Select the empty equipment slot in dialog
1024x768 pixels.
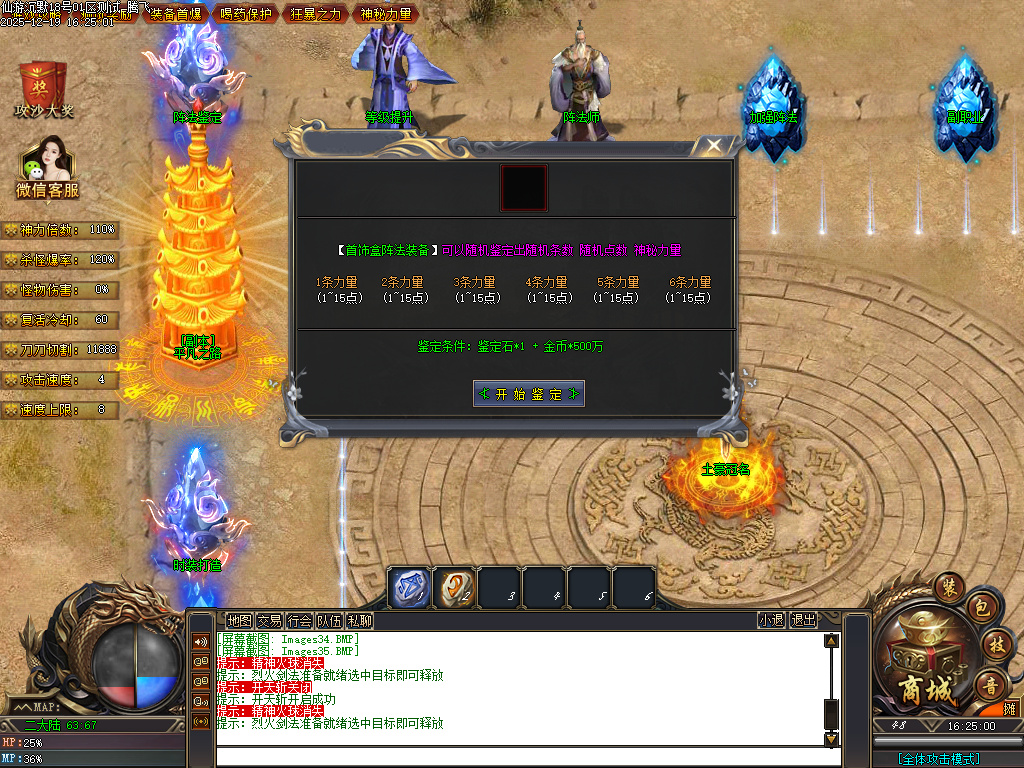(524, 188)
